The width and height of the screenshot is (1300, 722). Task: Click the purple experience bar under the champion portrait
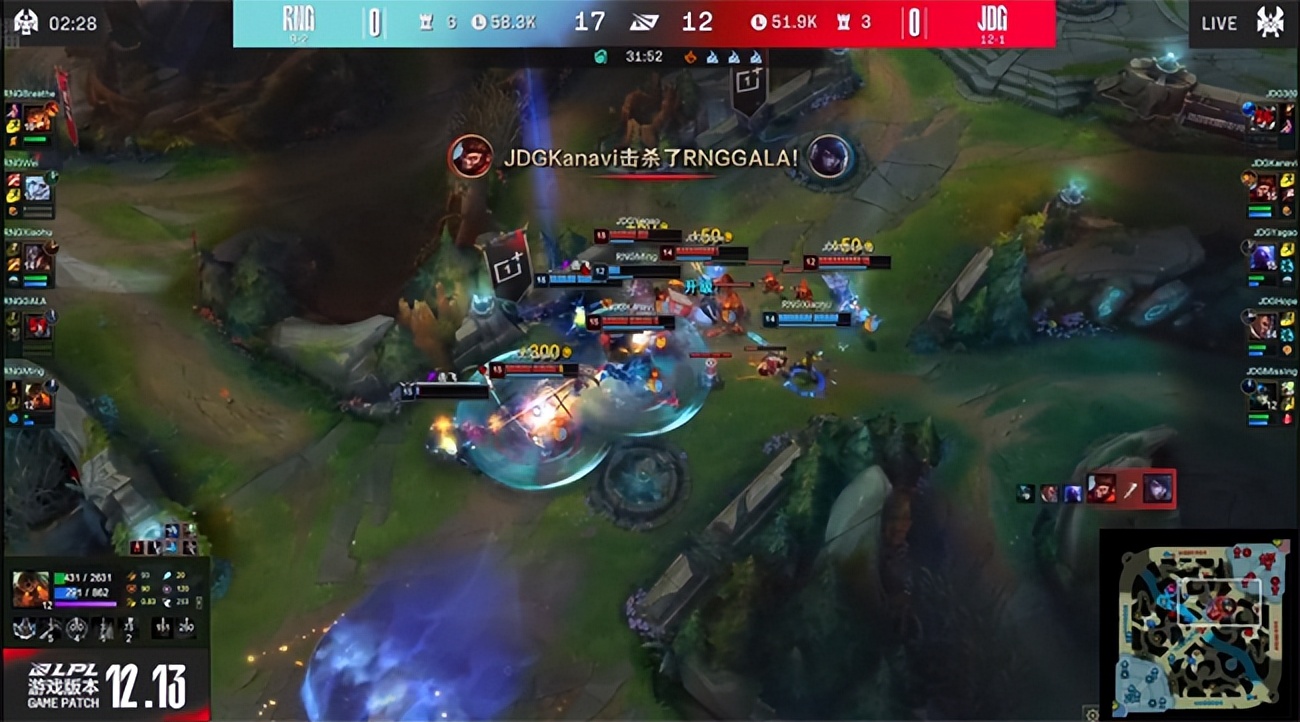[85, 602]
